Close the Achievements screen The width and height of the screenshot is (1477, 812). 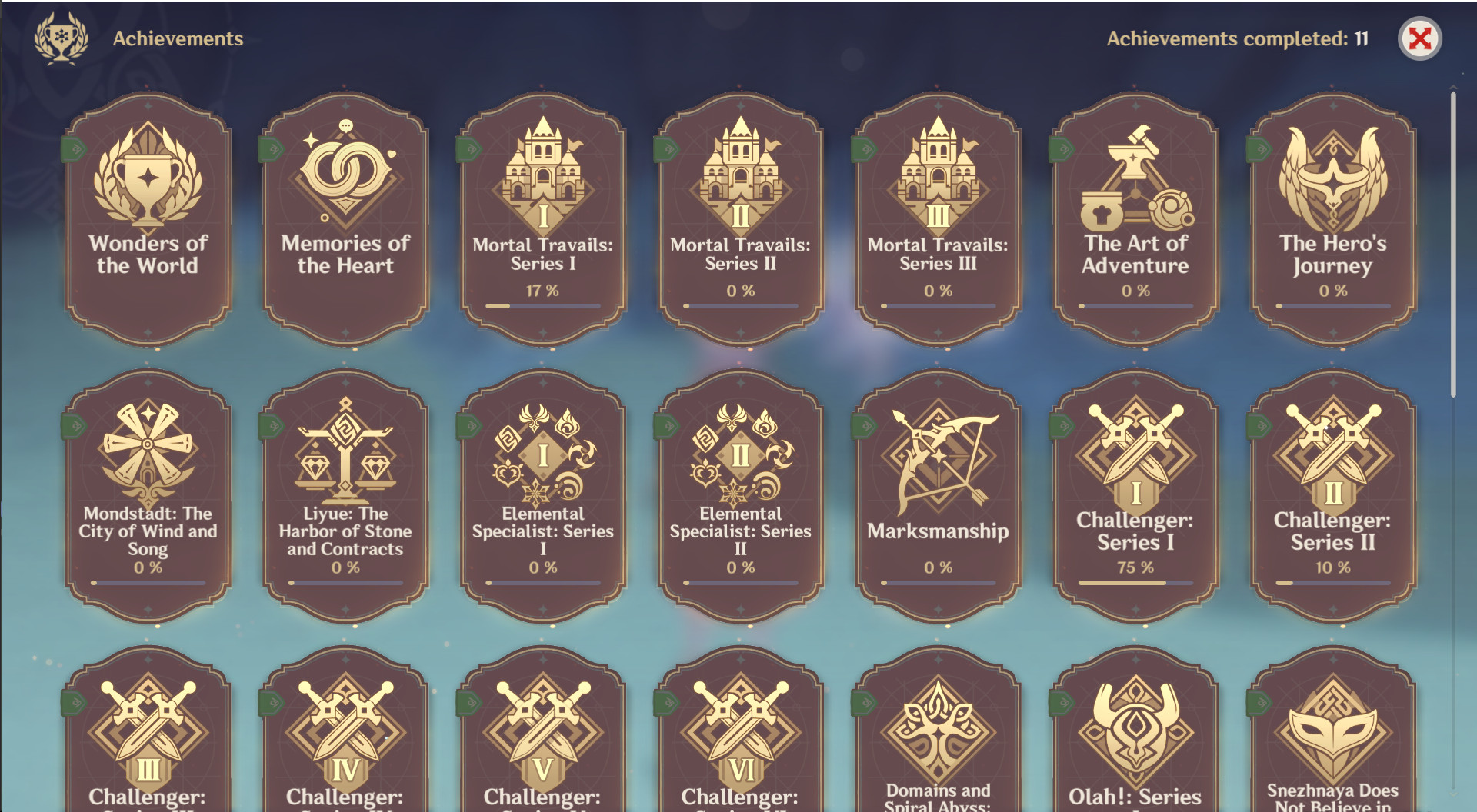point(1421,36)
